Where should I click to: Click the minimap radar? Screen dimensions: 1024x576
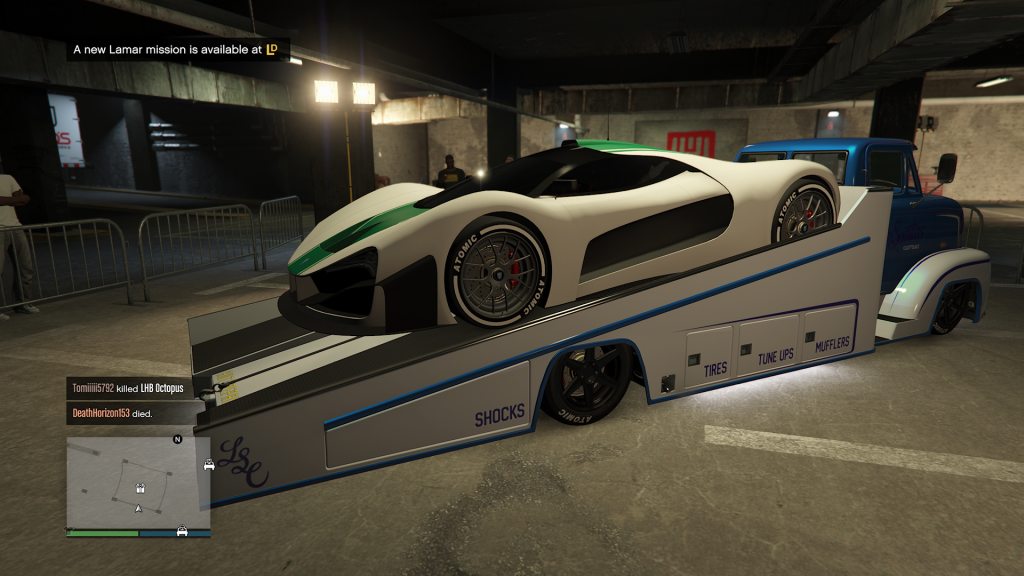(138, 482)
